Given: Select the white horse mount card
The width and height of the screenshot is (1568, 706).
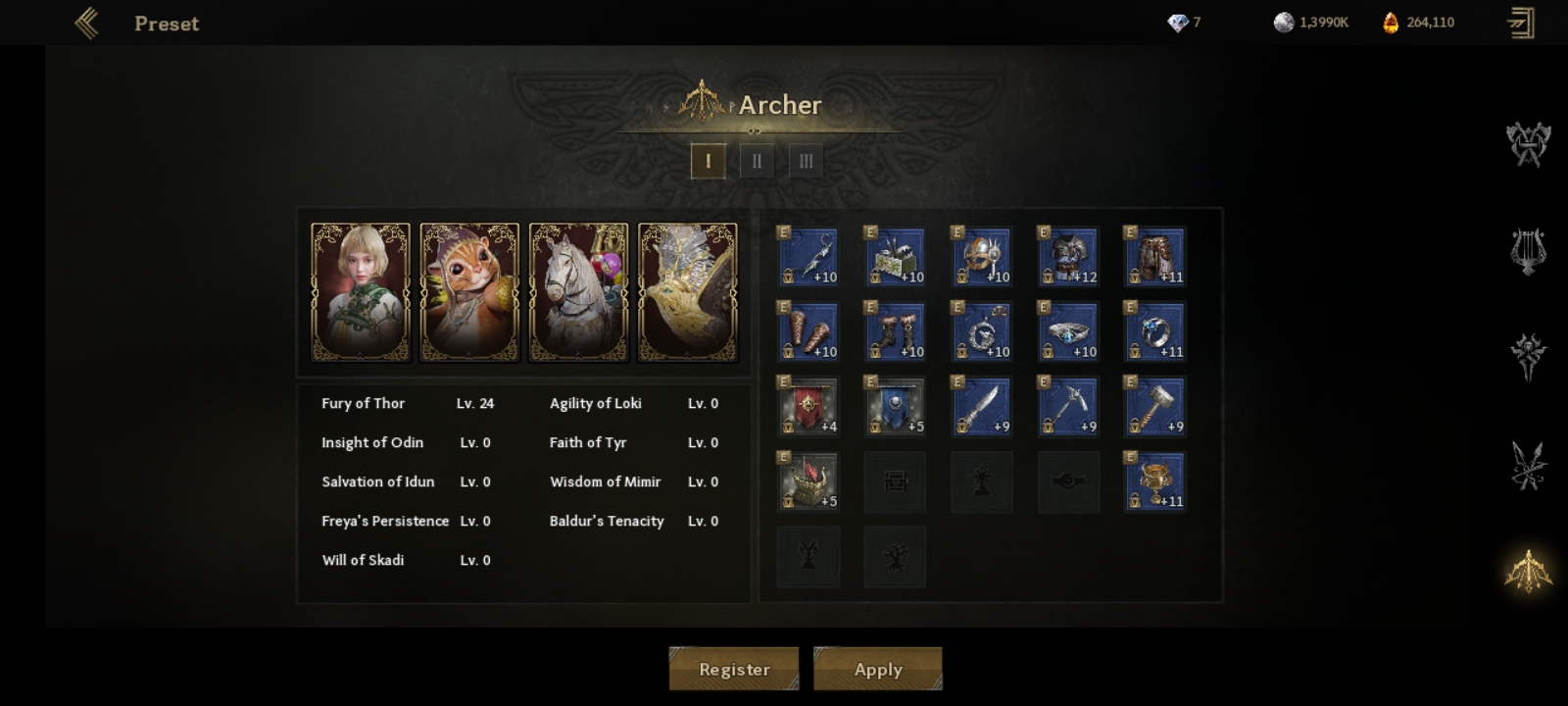Looking at the screenshot, I should click(x=578, y=292).
